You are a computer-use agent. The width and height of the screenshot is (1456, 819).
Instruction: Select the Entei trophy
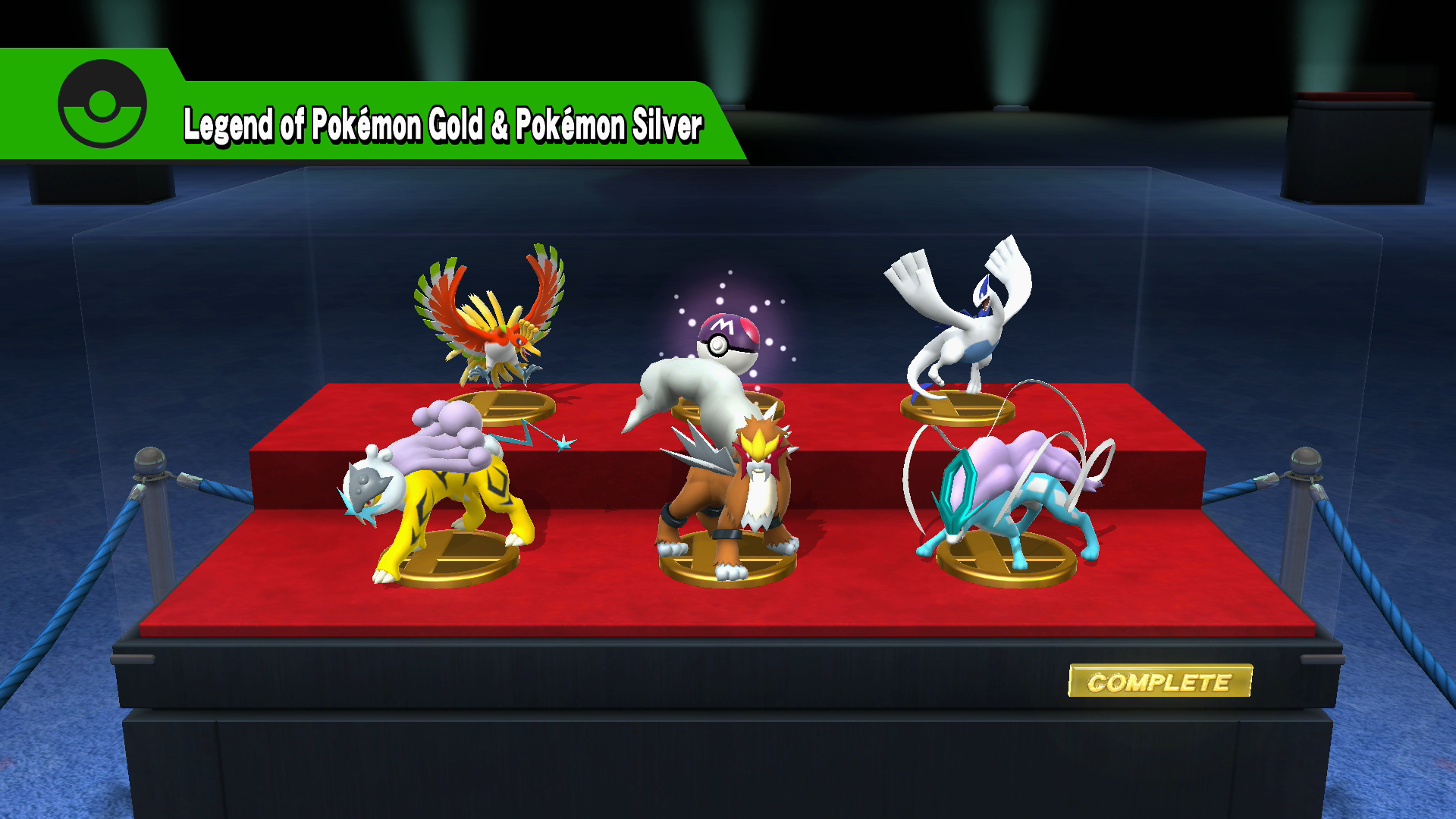coord(732,500)
